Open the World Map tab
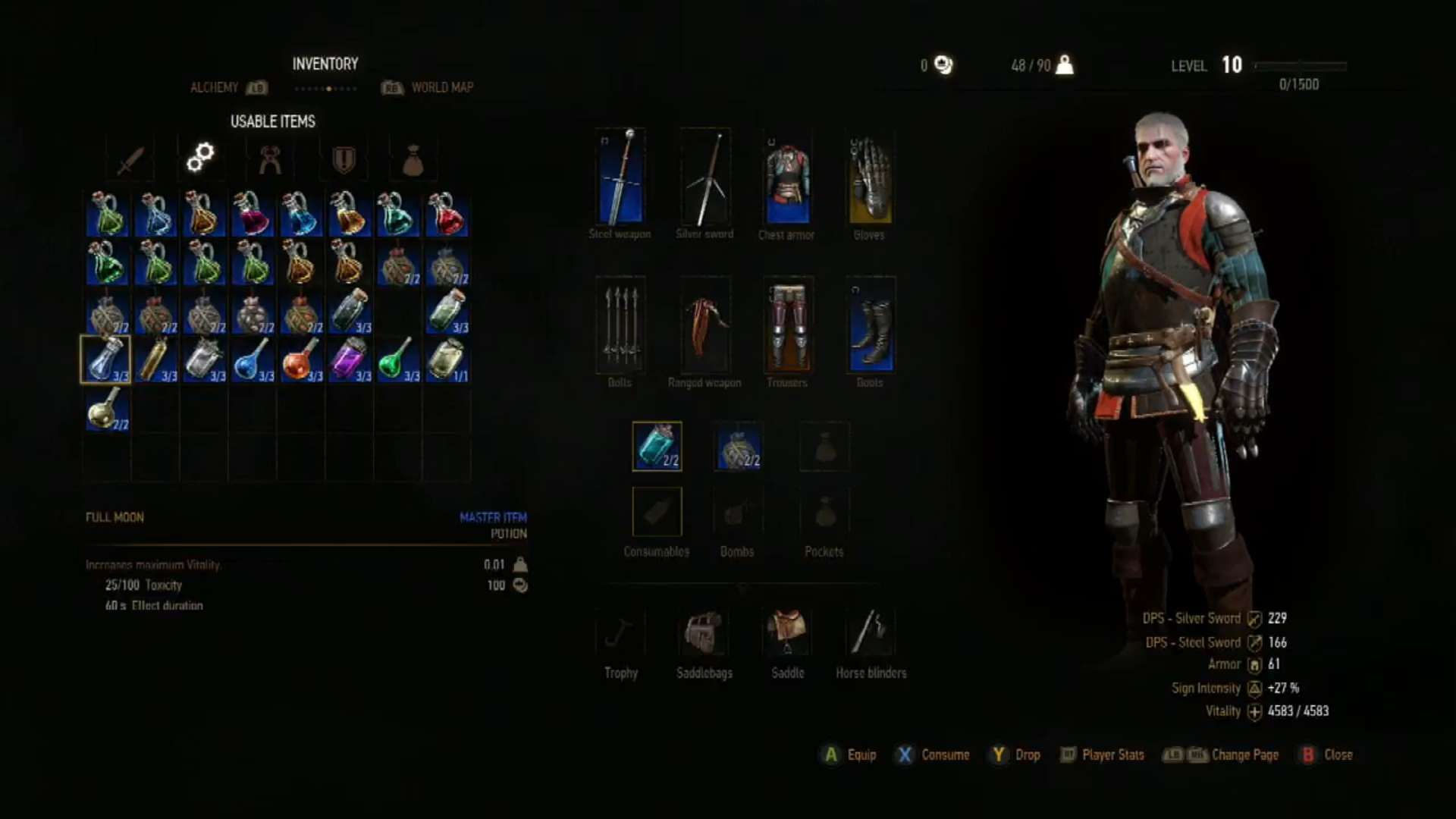Viewport: 1456px width, 819px height. 442,87
